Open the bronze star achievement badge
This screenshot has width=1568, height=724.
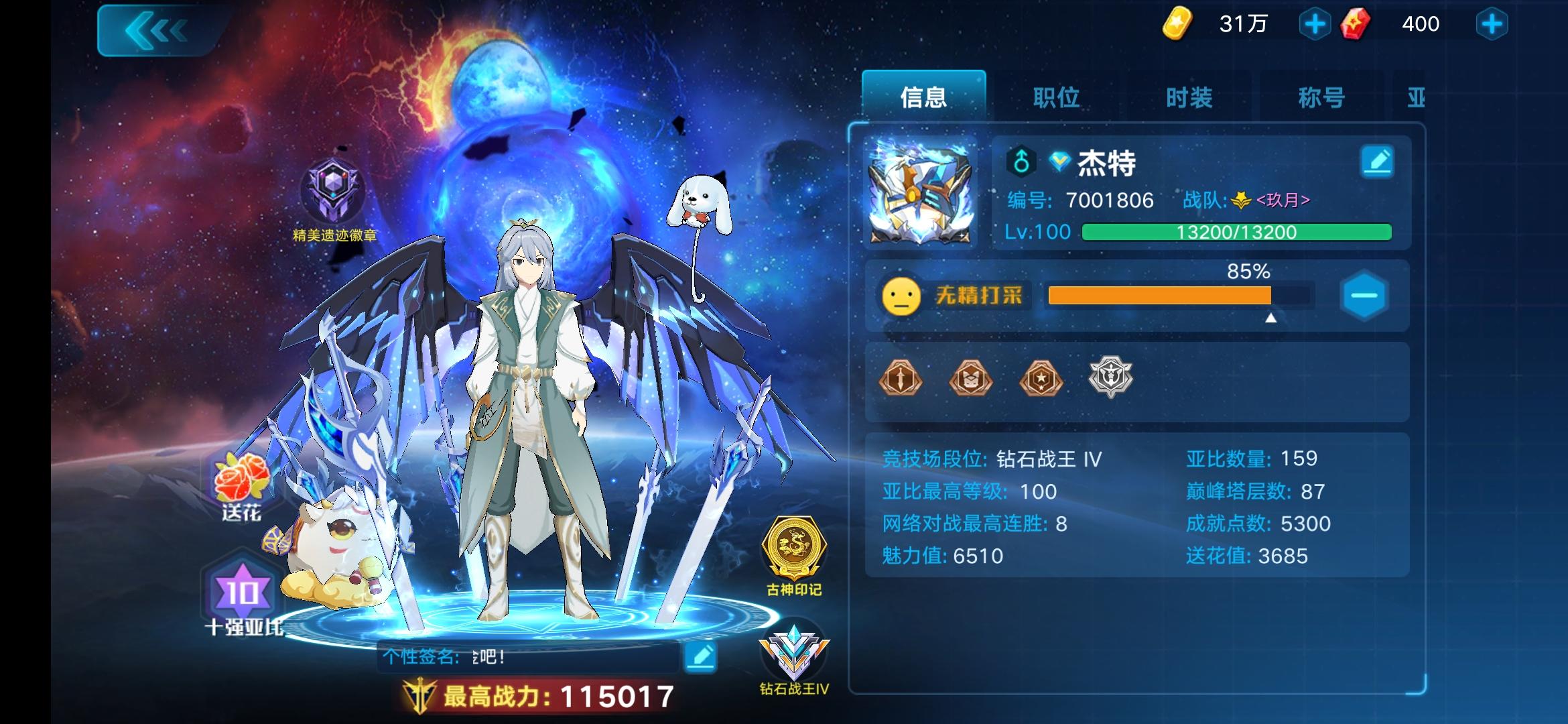[1041, 380]
